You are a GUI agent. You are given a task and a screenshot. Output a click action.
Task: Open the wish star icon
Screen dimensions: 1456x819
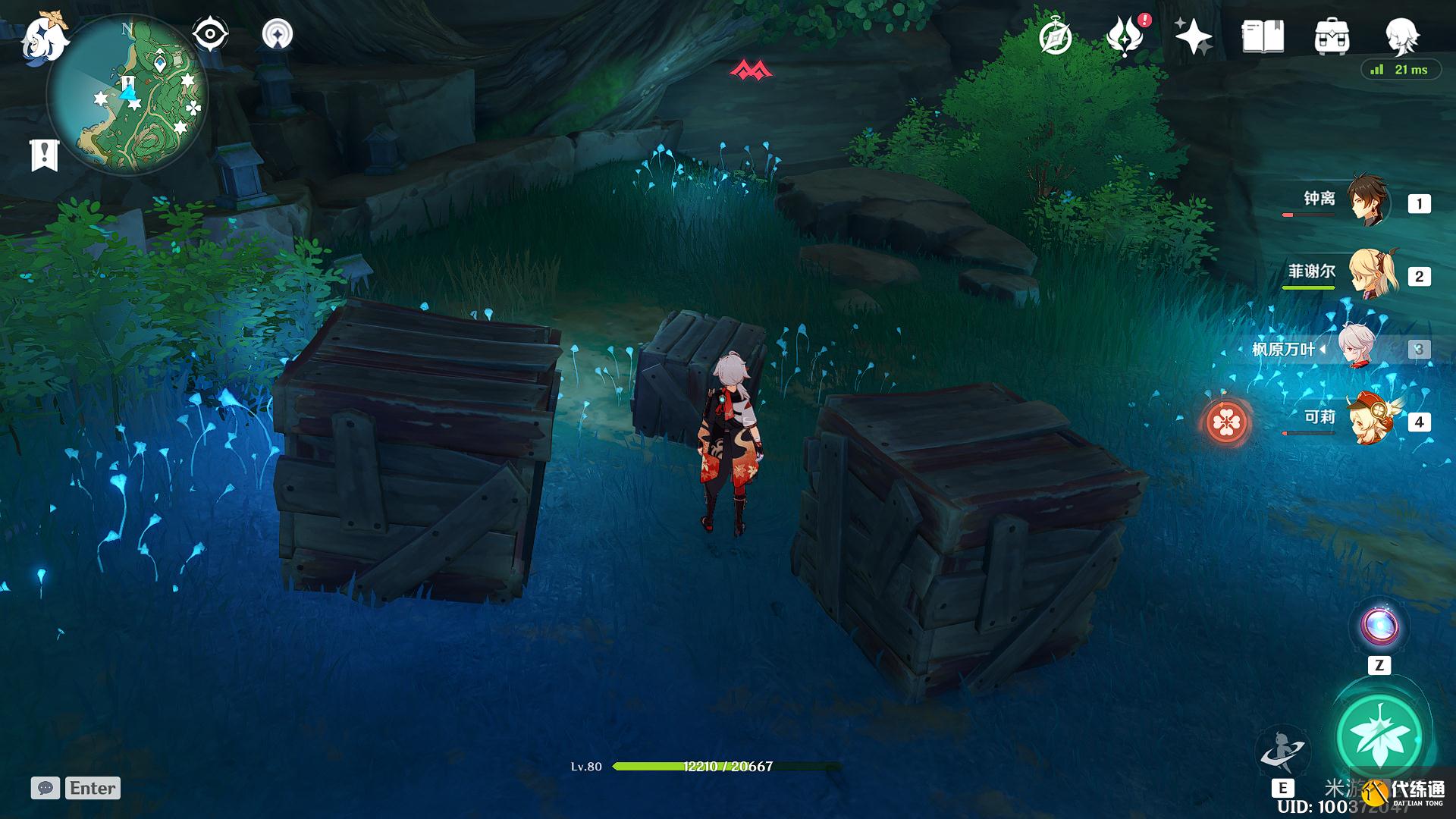pyautogui.click(x=1193, y=36)
